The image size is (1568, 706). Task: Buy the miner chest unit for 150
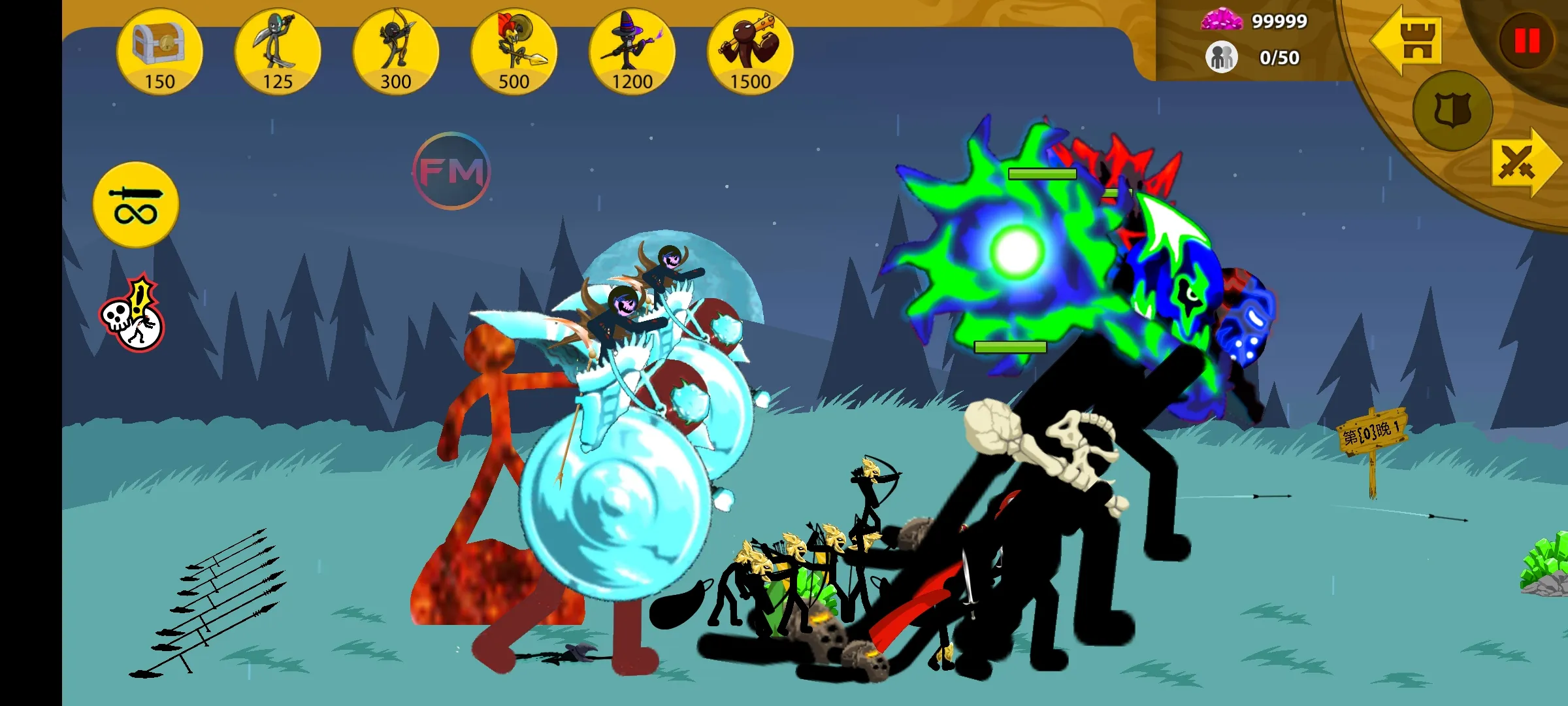click(159, 52)
